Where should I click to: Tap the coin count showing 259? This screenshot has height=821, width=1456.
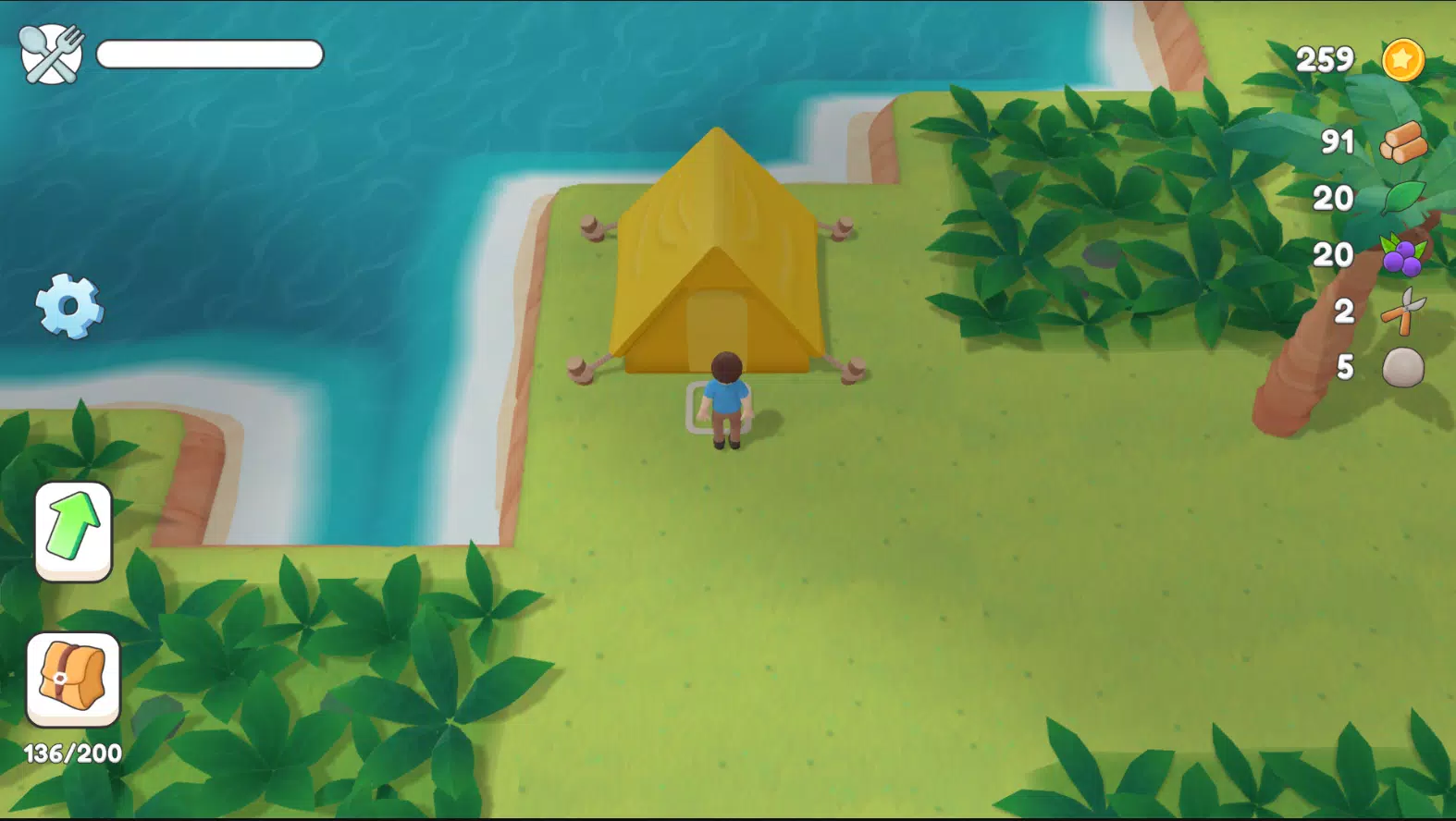(x=1325, y=59)
